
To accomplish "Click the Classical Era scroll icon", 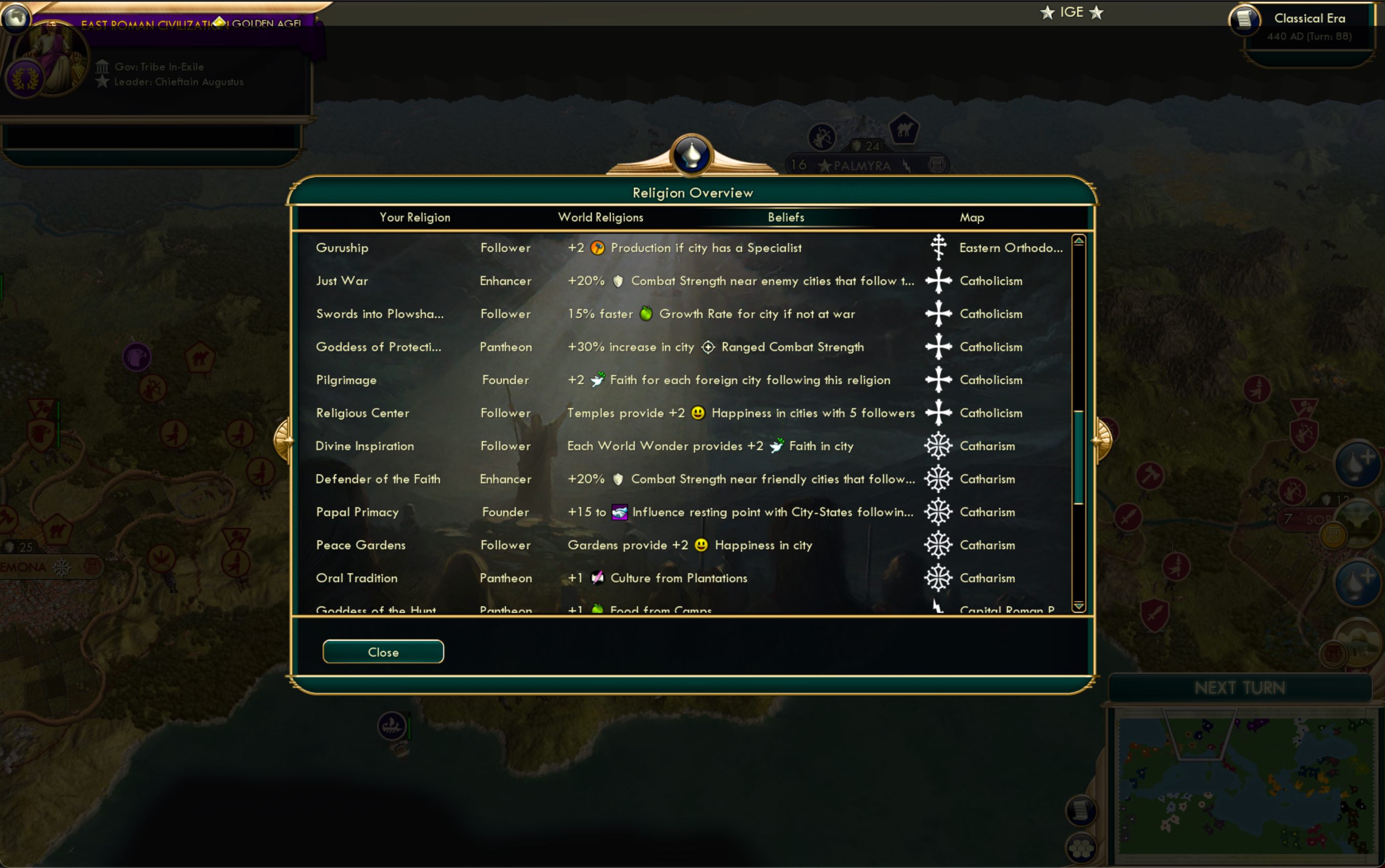I will [1246, 19].
